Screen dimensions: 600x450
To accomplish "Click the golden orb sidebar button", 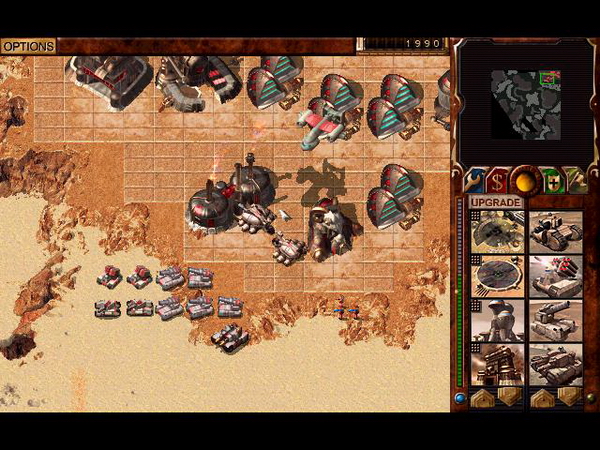I will [522, 180].
